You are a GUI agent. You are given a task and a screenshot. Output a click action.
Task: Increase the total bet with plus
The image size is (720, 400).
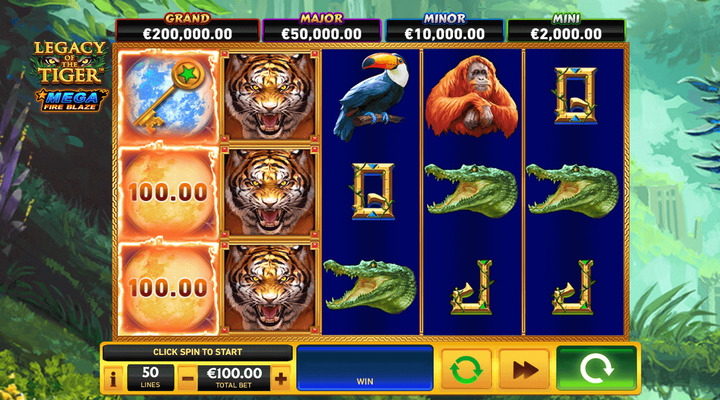click(x=281, y=379)
